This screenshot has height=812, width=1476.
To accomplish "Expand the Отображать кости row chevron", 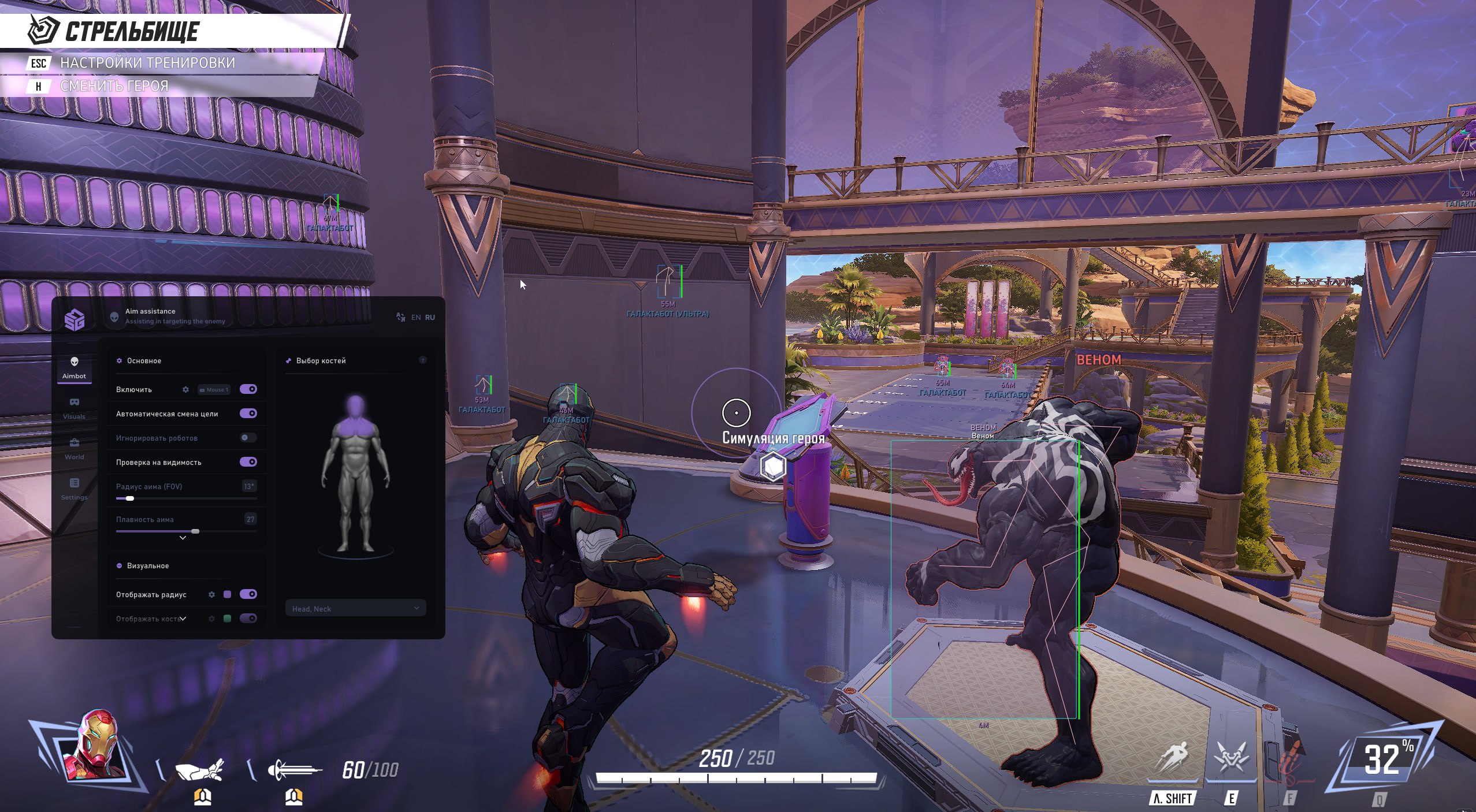I will click(182, 618).
